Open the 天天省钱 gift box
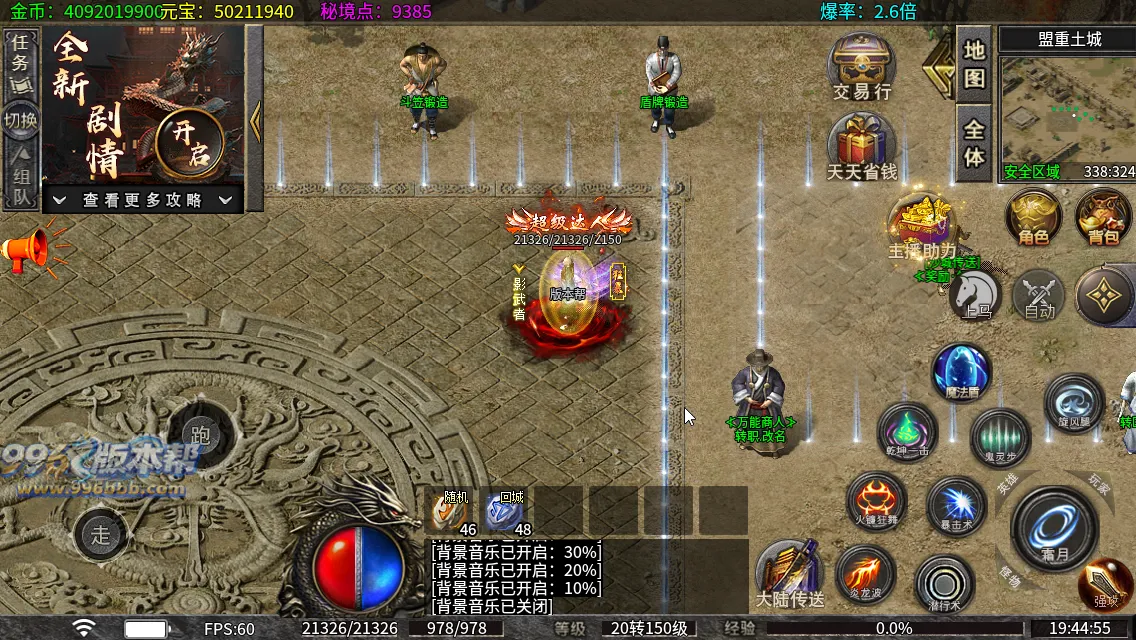Image resolution: width=1136 pixels, height=640 pixels. [x=861, y=143]
